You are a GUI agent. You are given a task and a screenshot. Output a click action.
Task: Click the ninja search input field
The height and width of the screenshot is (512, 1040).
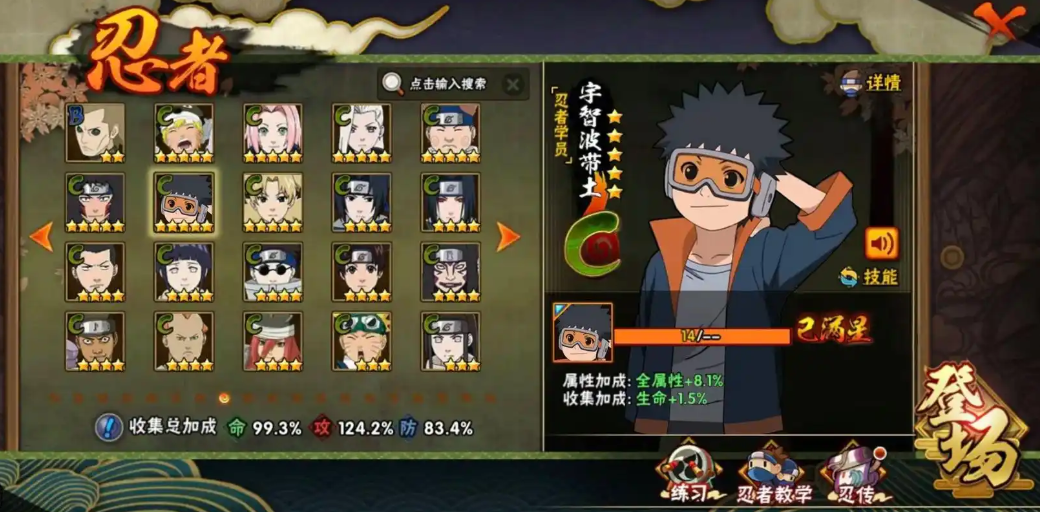(x=446, y=84)
